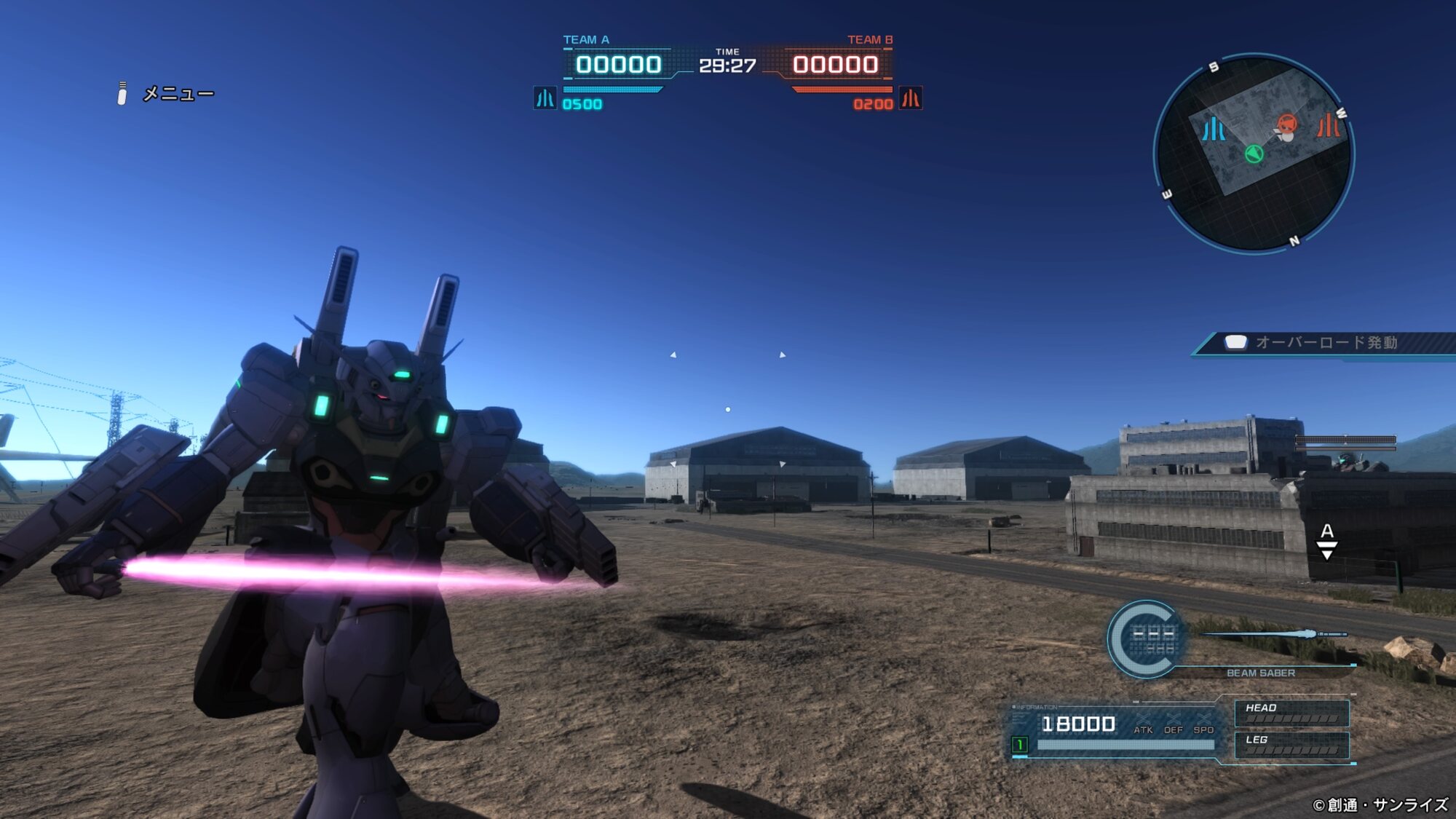Click the red enemy marker on the minimap
This screenshot has width=1456, height=819.
[x=1287, y=124]
